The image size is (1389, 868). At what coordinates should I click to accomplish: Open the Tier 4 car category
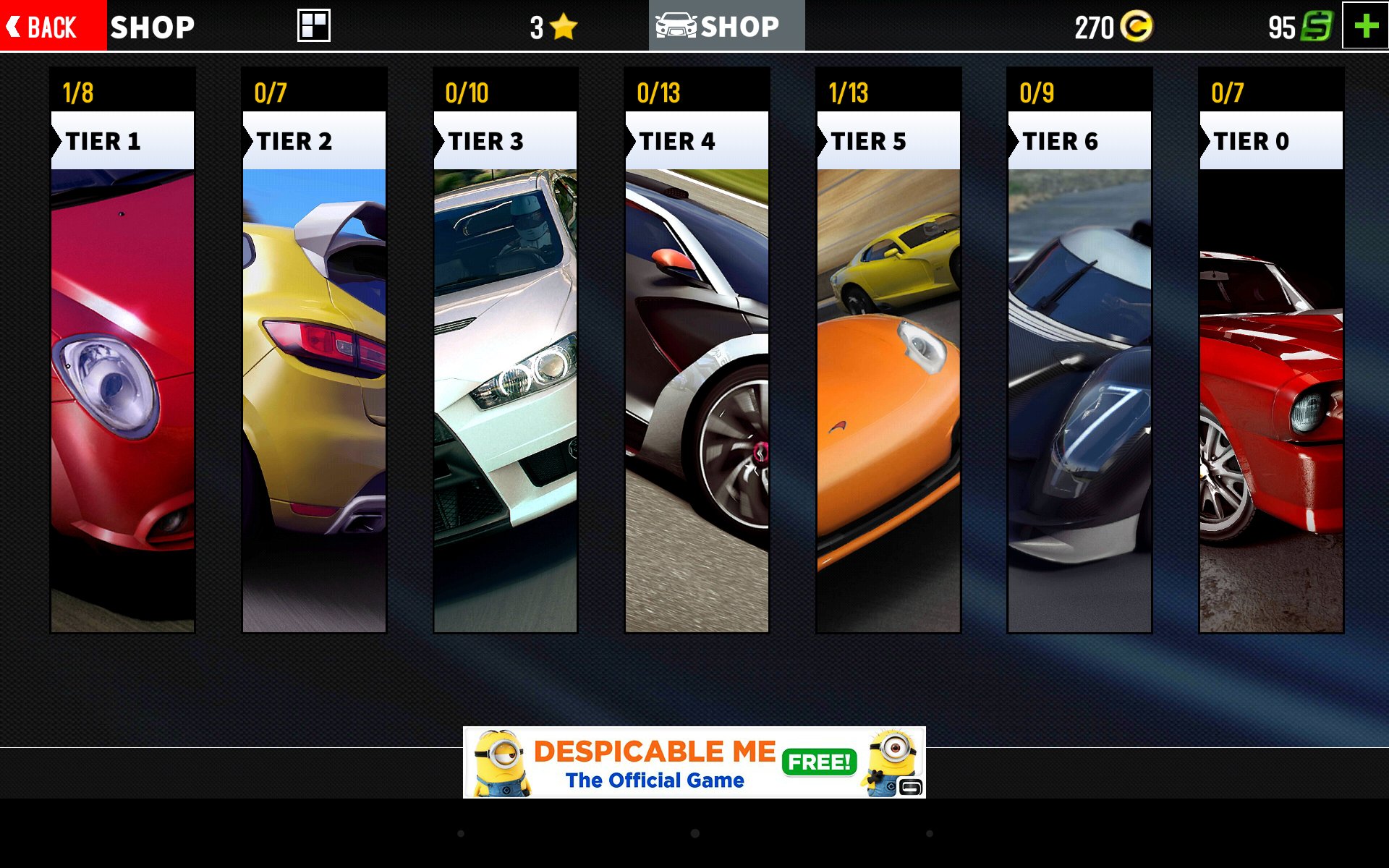tap(697, 351)
